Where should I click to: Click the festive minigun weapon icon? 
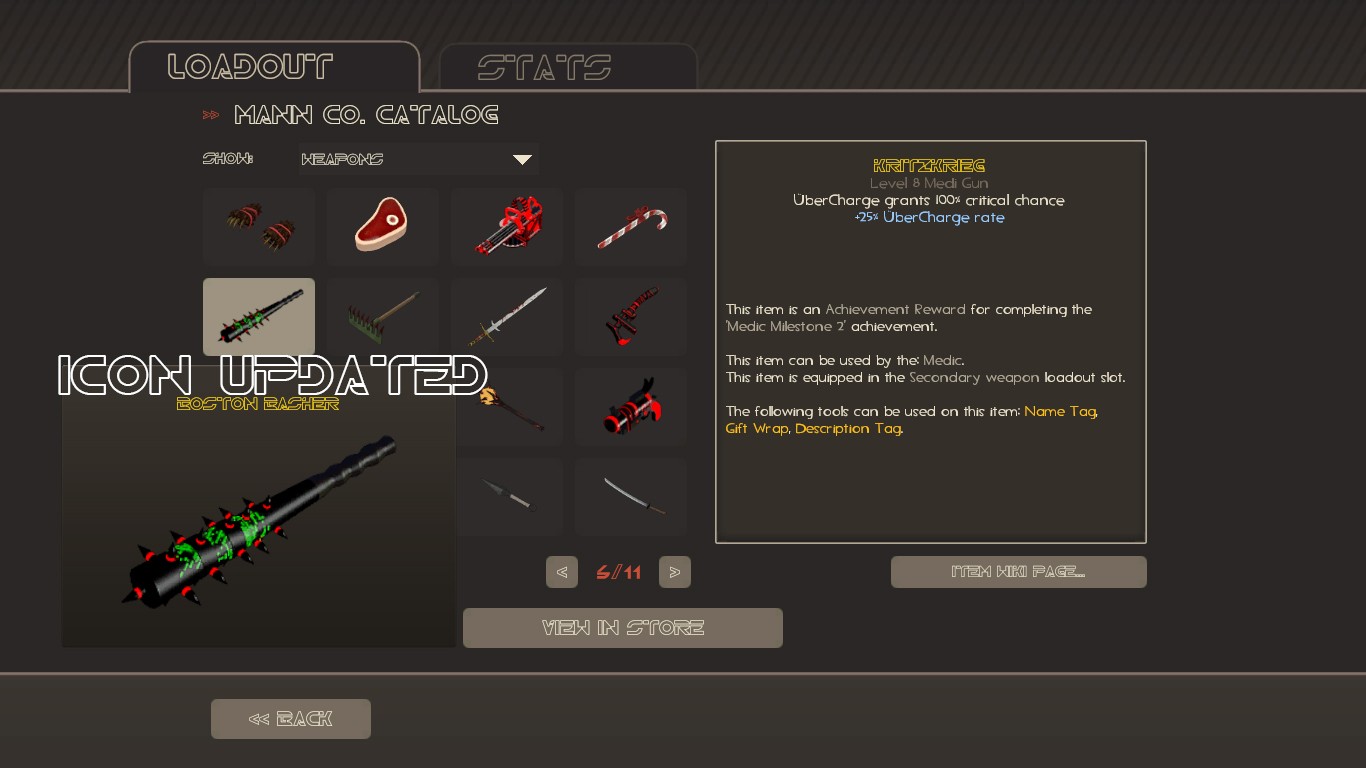pos(506,226)
